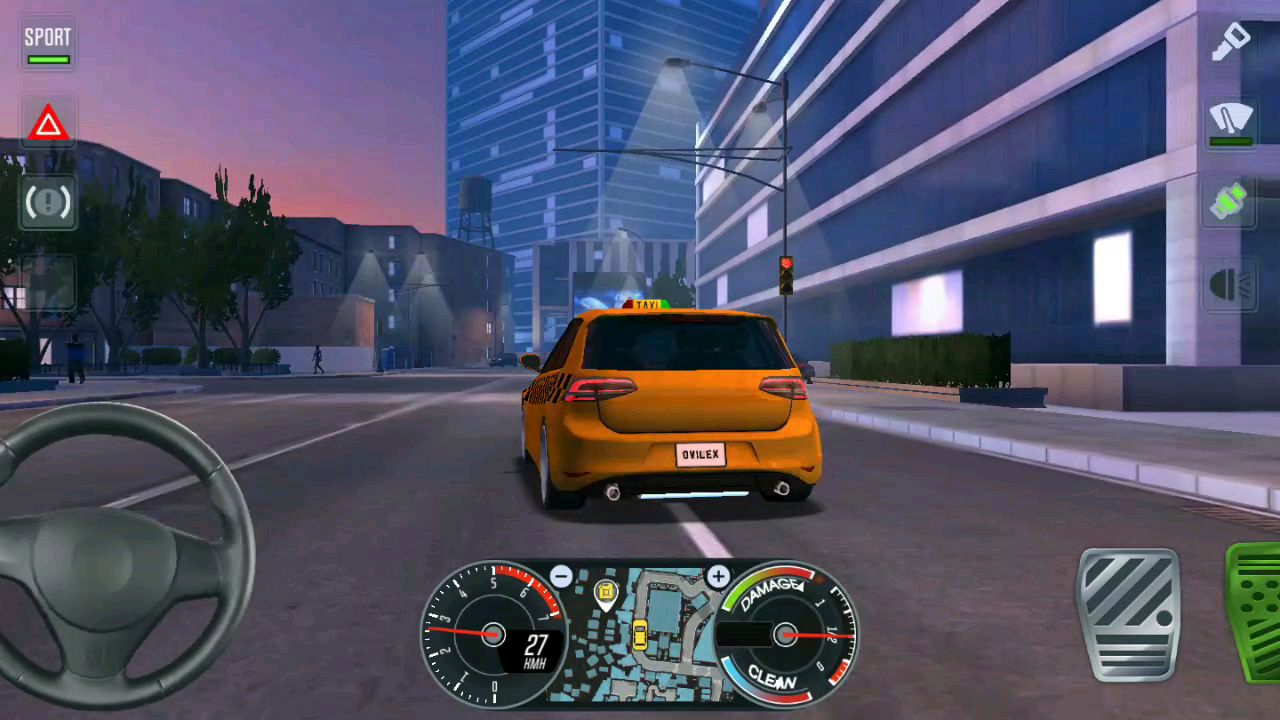1280x720 pixels.
Task: Select the fuel station marker on minimap
Action: (606, 593)
